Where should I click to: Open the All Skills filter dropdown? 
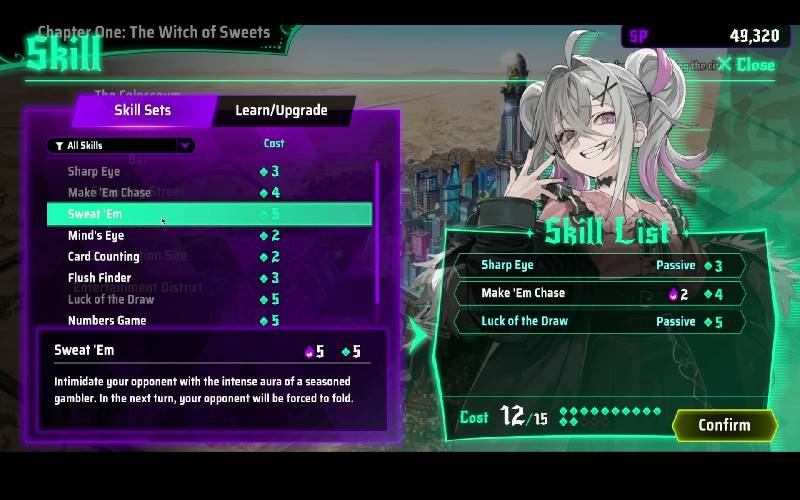tap(120, 146)
